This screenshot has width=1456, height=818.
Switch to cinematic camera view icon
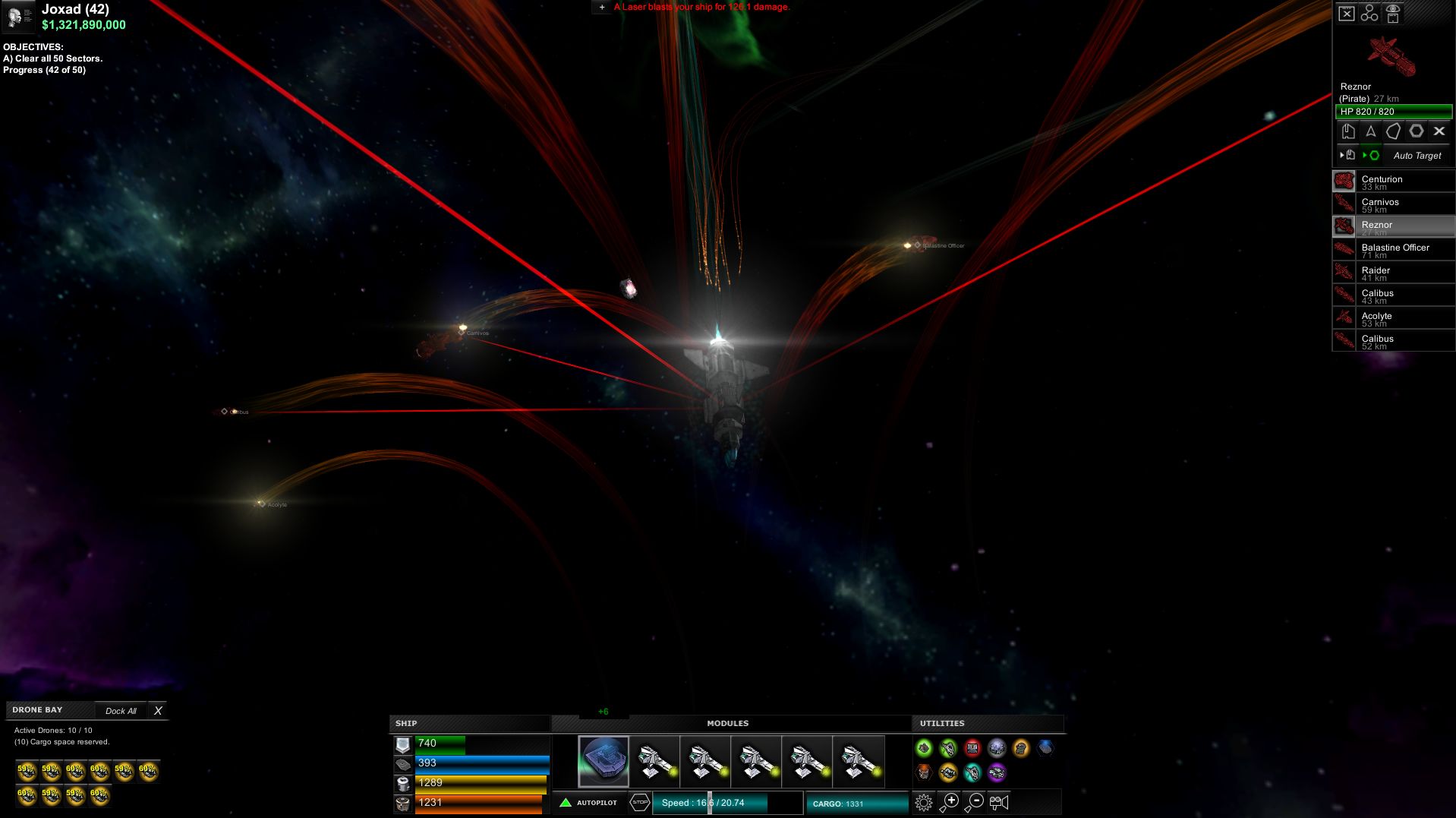[998, 802]
